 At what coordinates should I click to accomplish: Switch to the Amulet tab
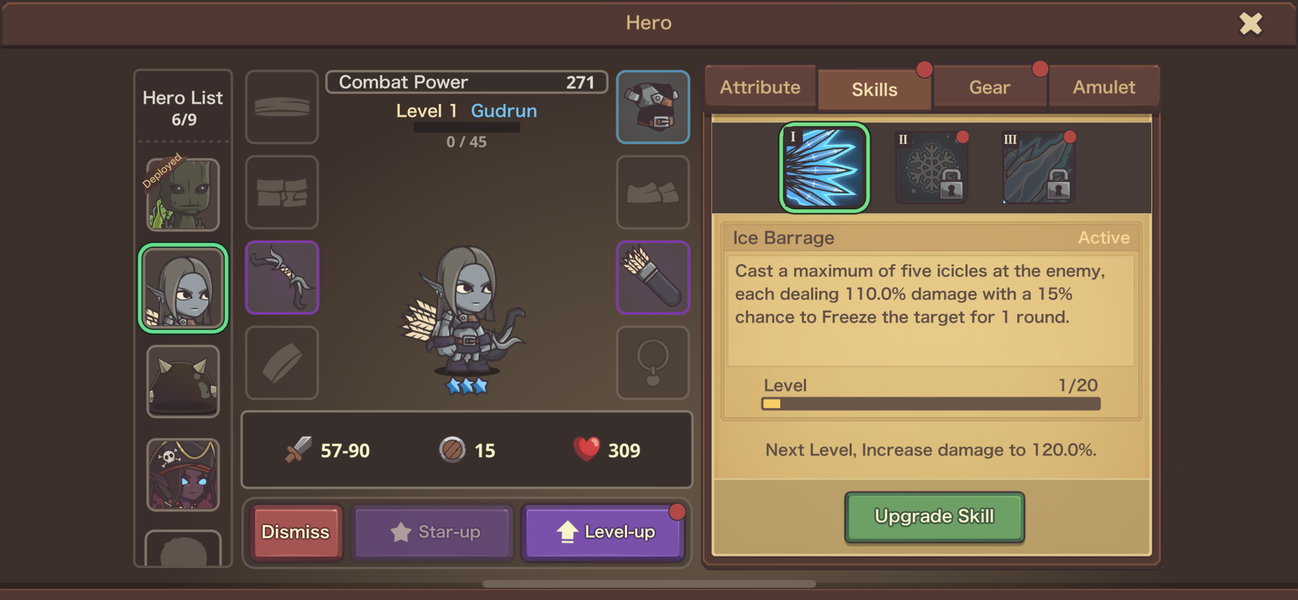pos(1104,88)
